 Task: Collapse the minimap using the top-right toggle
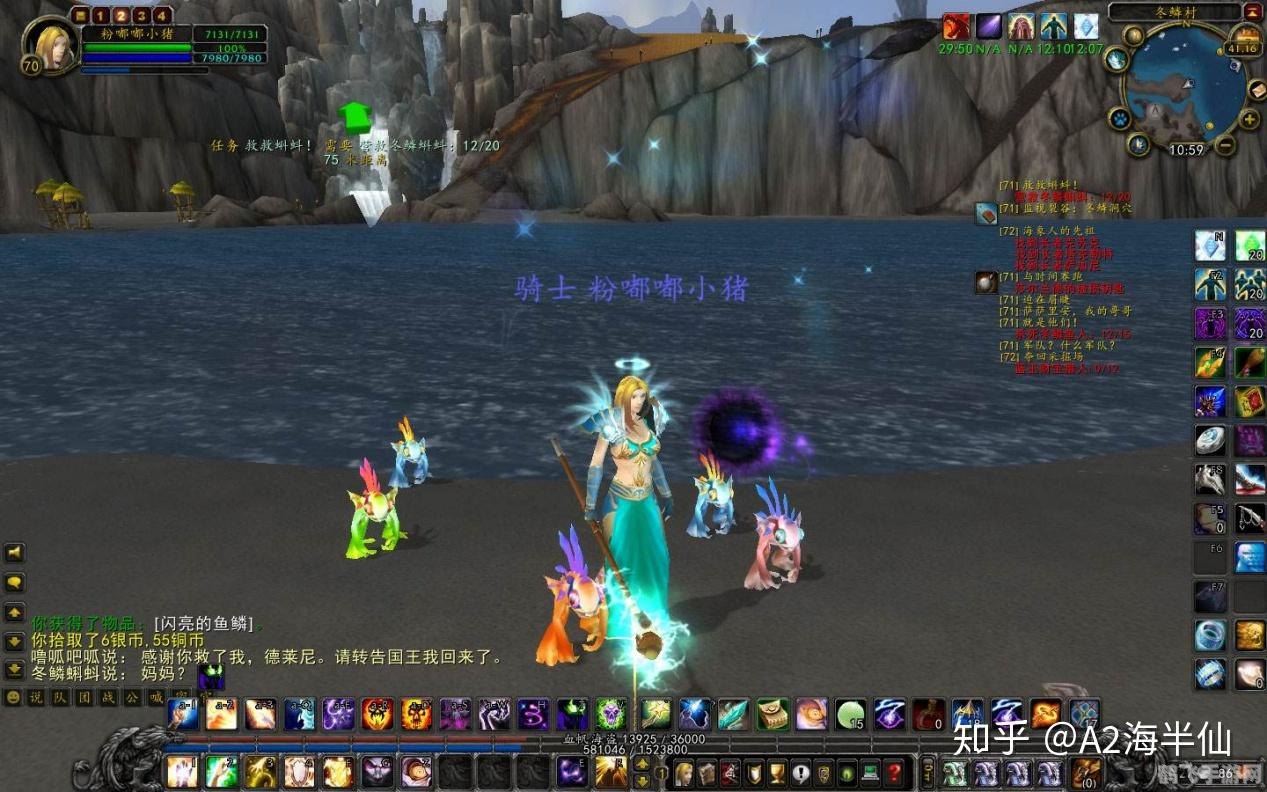click(1254, 12)
